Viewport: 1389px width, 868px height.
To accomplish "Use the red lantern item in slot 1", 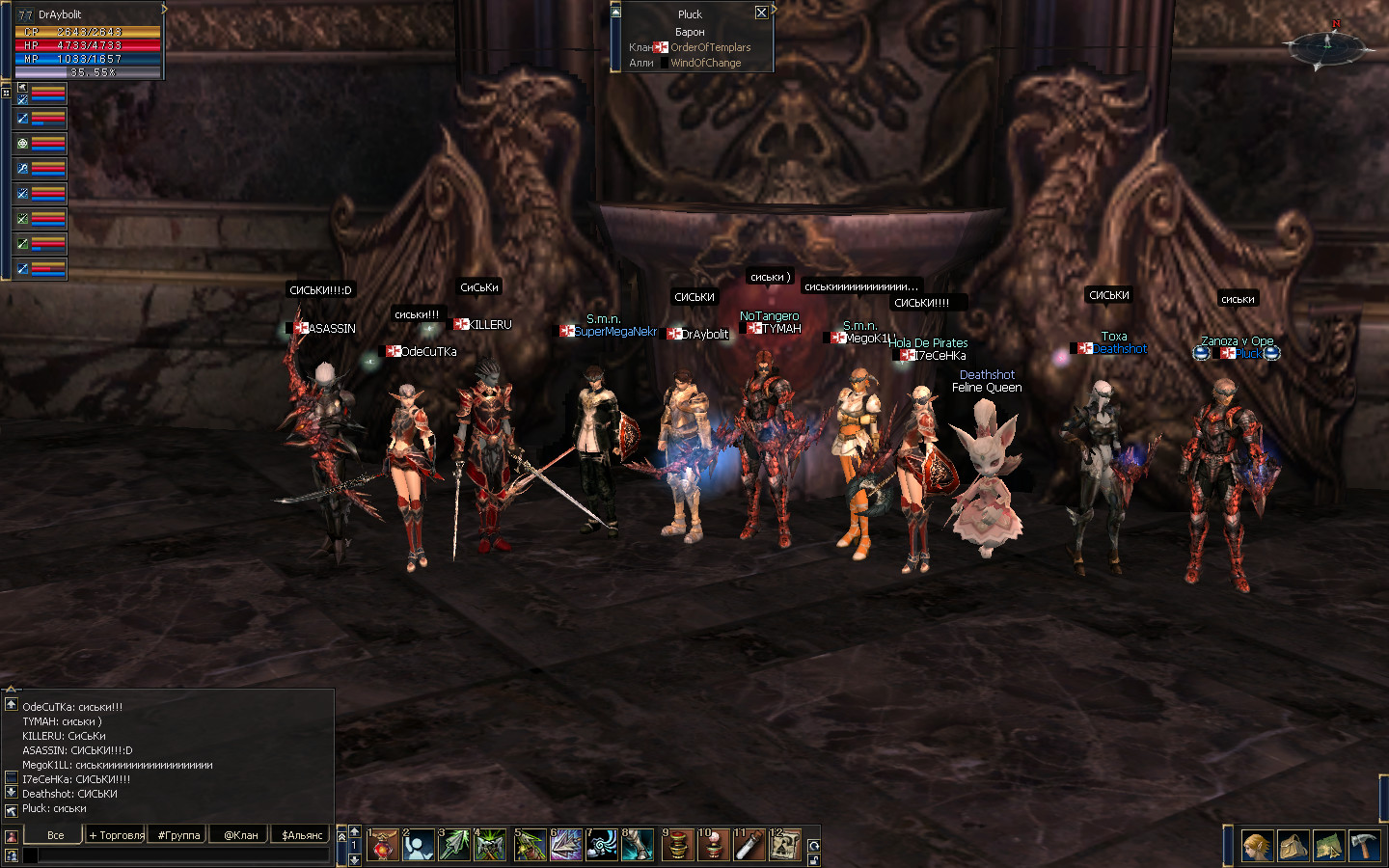I will tap(383, 846).
